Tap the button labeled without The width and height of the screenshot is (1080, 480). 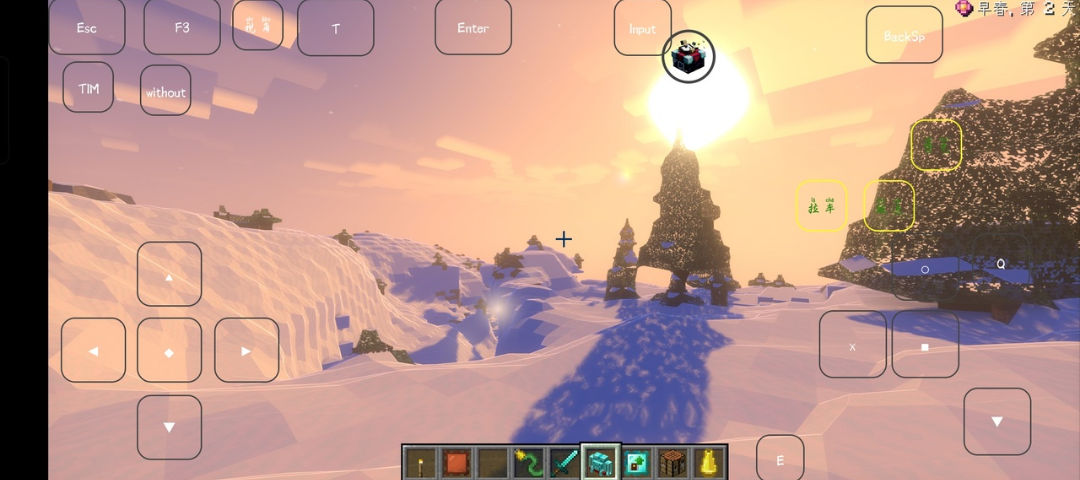click(166, 91)
